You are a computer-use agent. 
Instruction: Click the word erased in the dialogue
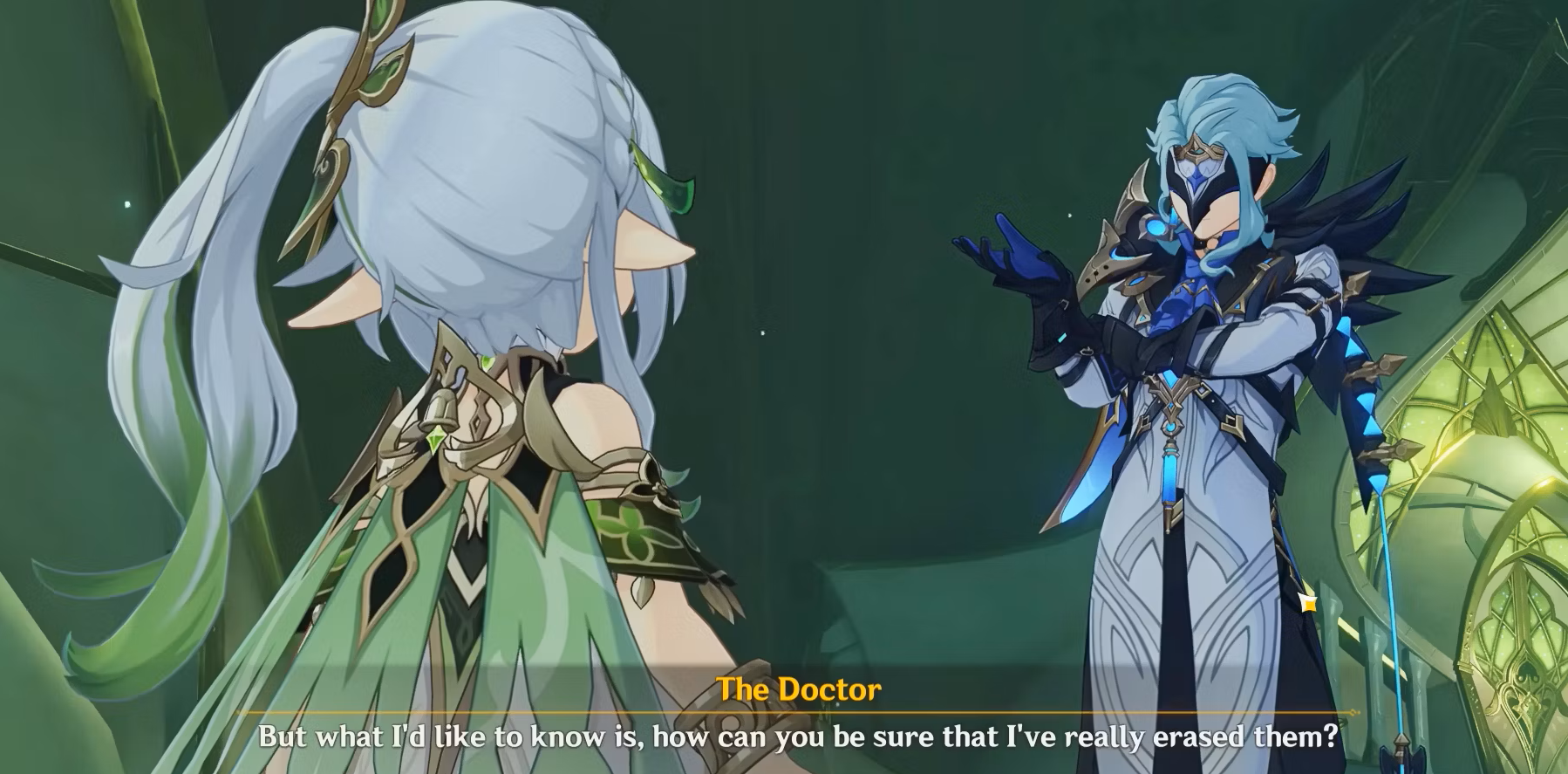[1196, 738]
